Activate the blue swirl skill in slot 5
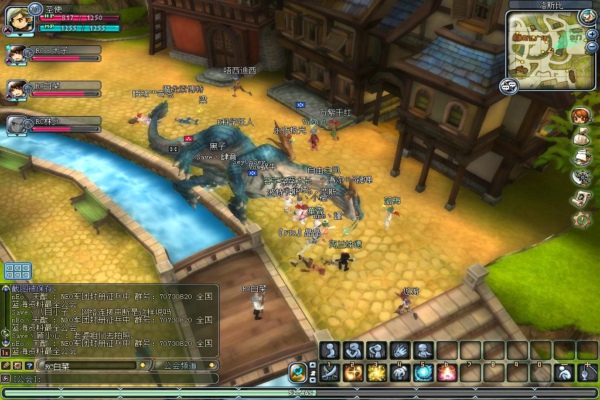600x400 pixels. (x=423, y=372)
